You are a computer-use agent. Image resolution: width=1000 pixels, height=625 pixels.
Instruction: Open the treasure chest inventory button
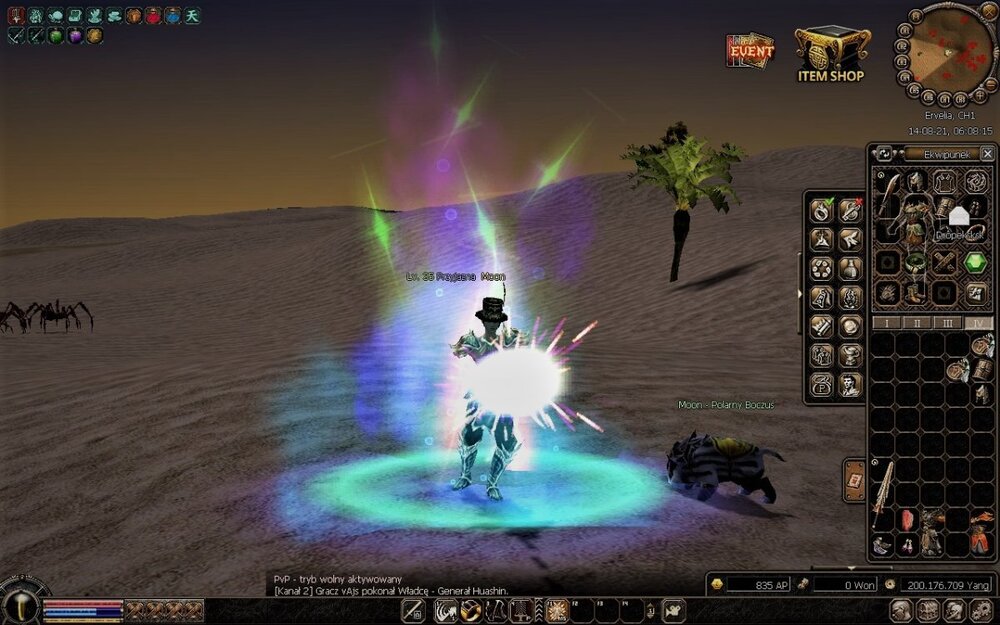[927, 610]
